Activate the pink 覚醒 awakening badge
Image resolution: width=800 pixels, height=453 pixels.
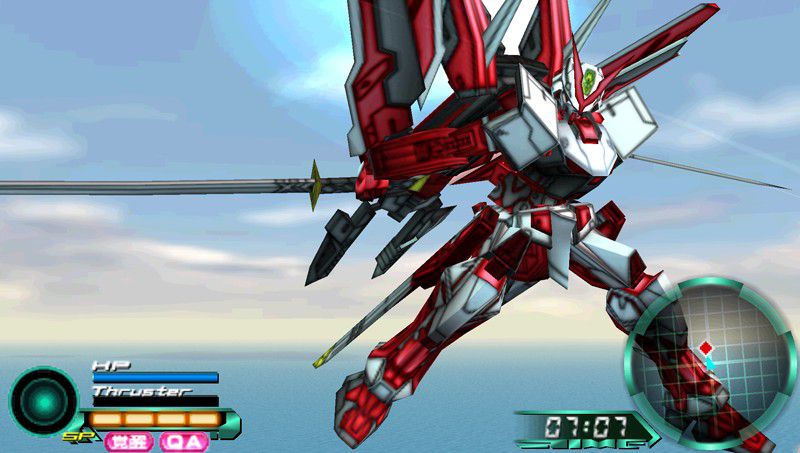click(x=130, y=441)
